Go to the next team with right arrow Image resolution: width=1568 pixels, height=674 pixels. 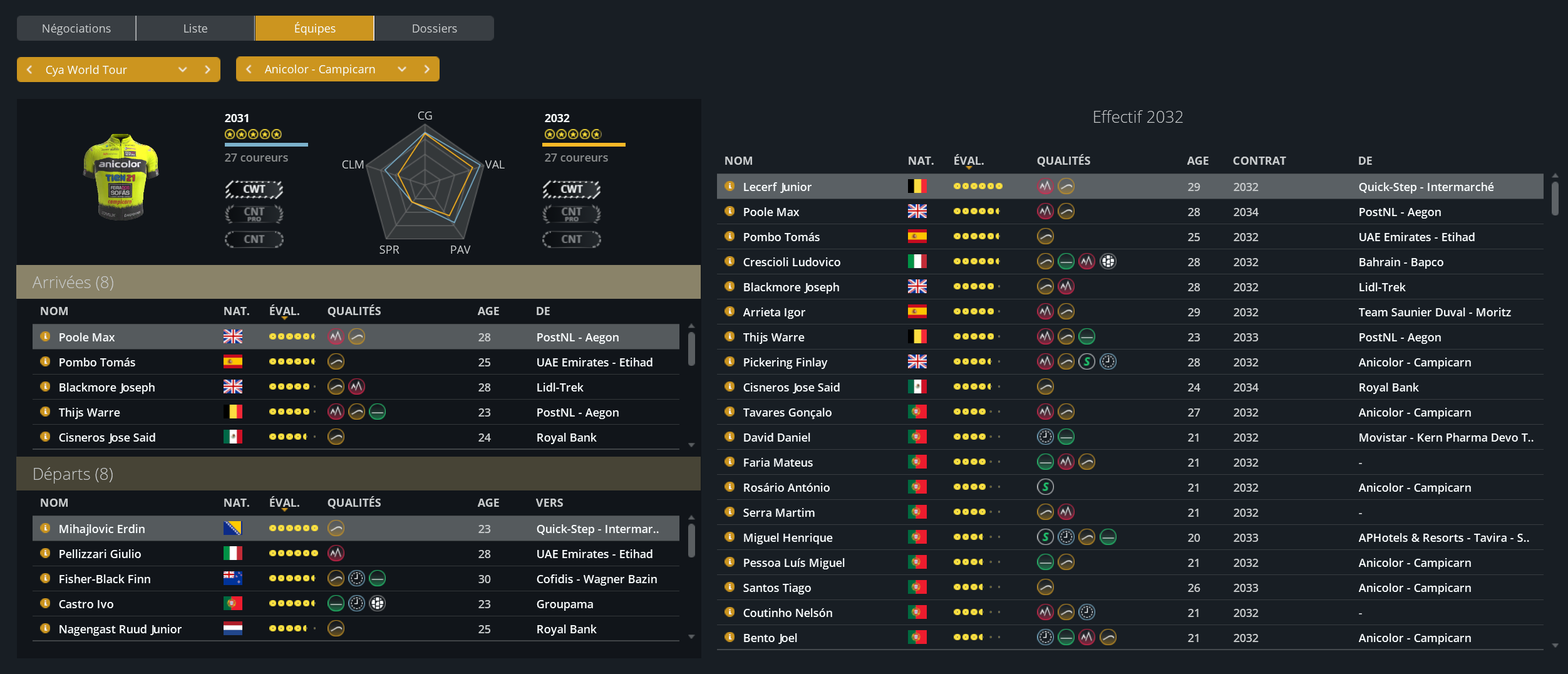[427, 69]
